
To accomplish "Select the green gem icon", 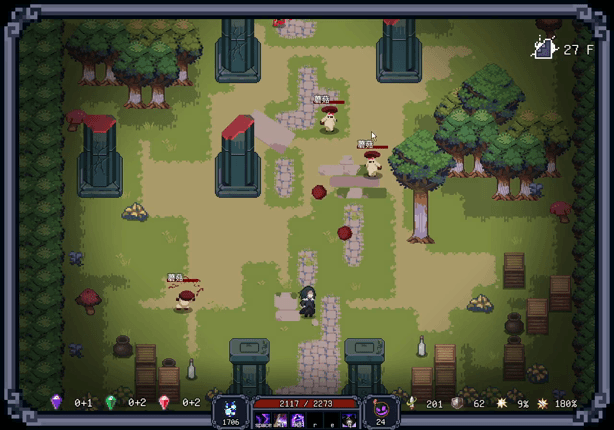I will point(110,402).
